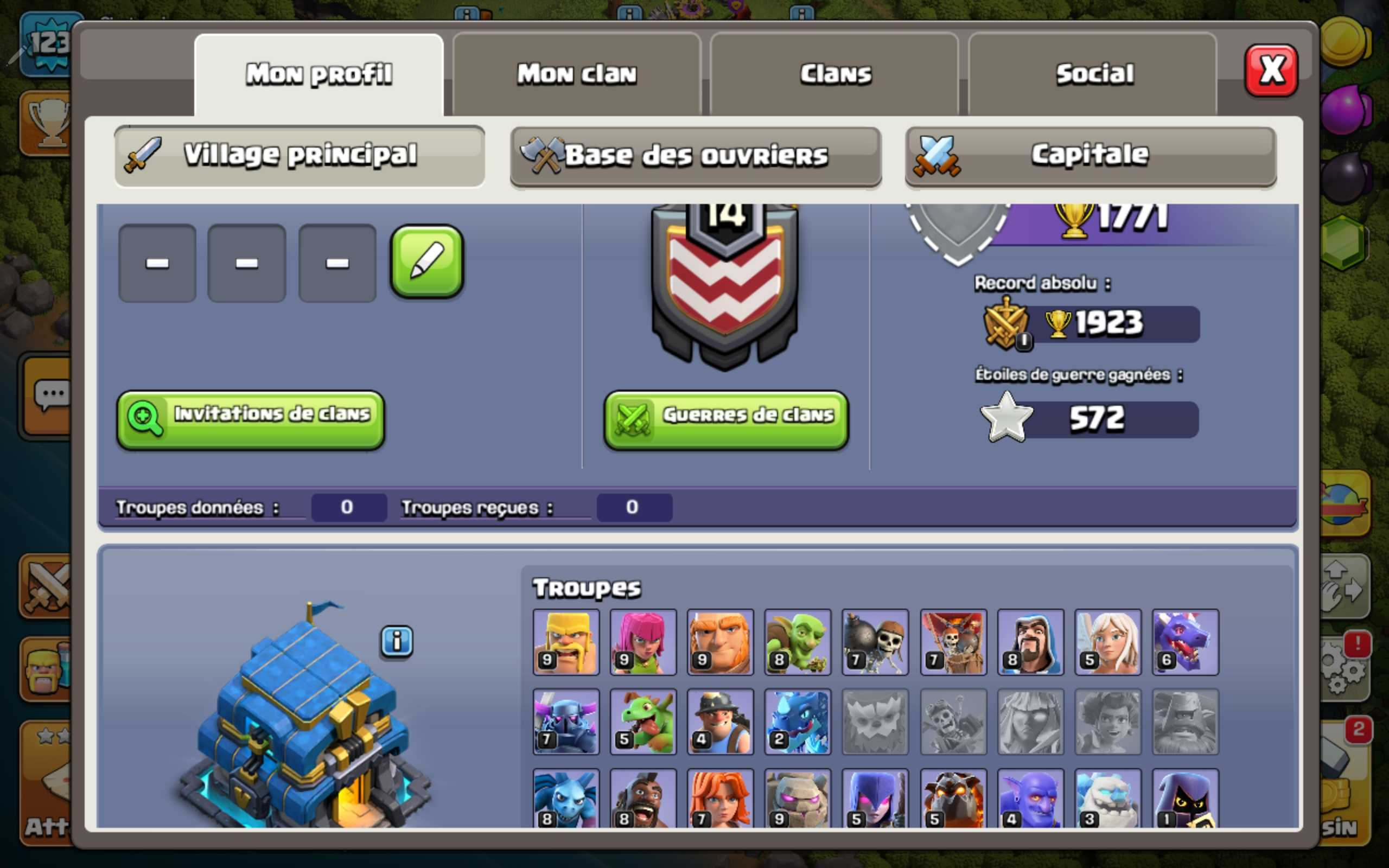Open Invitations de clans
The width and height of the screenshot is (1389, 868).
(251, 420)
